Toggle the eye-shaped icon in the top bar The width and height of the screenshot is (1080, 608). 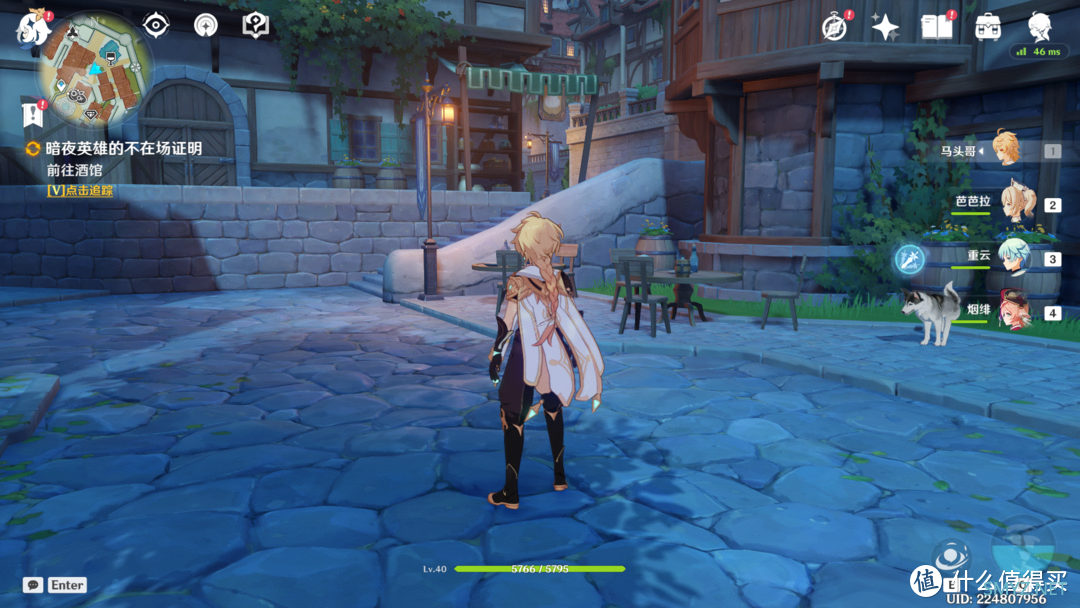coord(155,26)
